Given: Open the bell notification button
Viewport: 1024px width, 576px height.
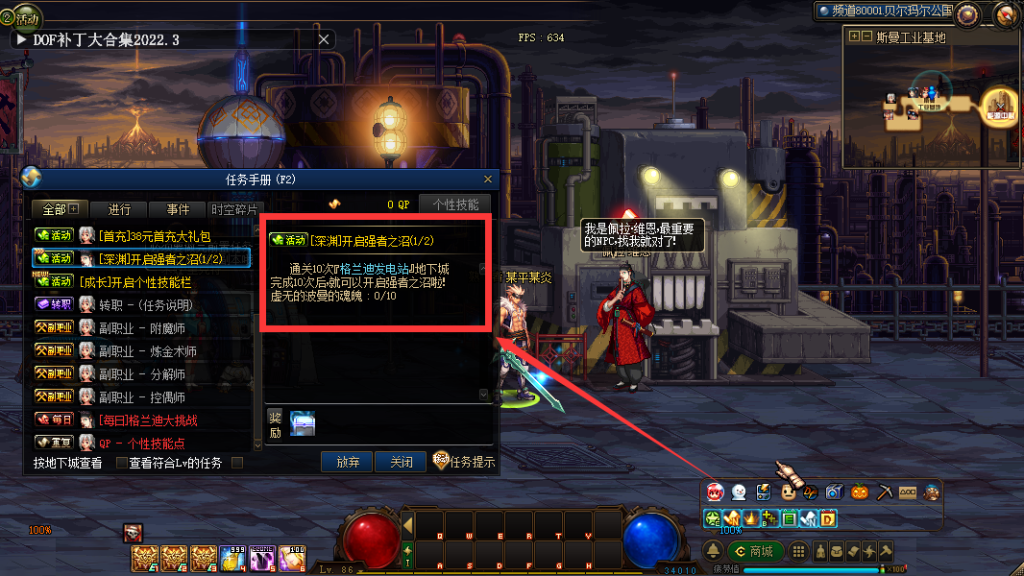Looking at the screenshot, I should [713, 552].
